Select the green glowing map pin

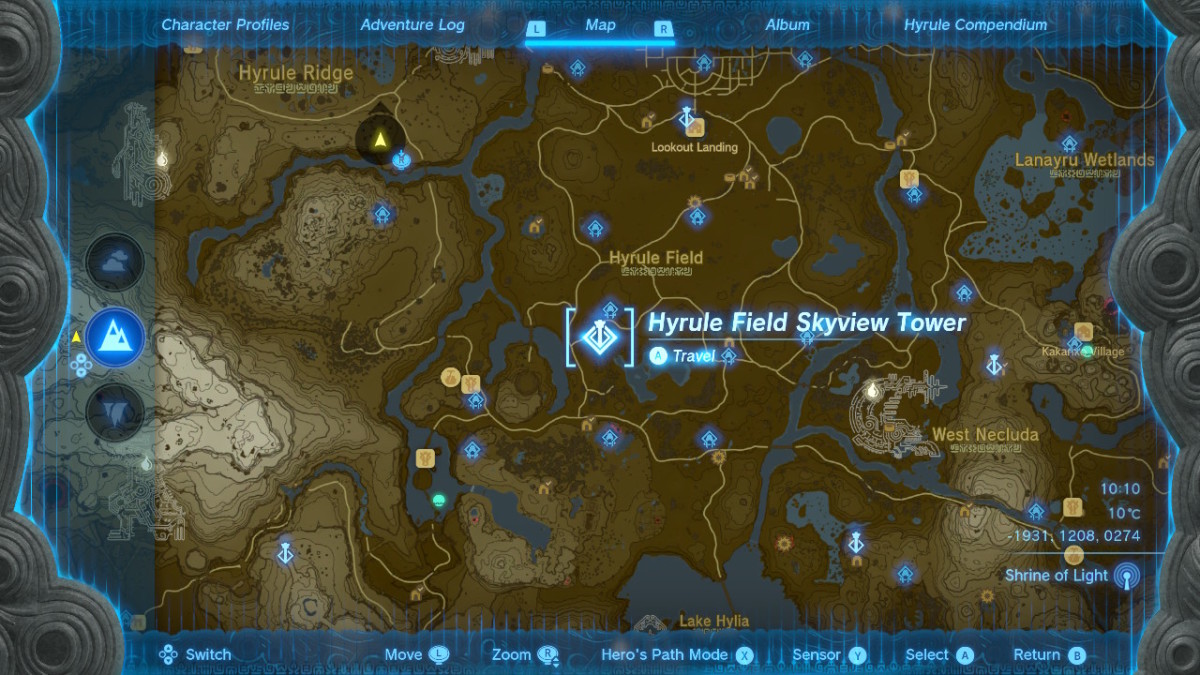coord(437,498)
